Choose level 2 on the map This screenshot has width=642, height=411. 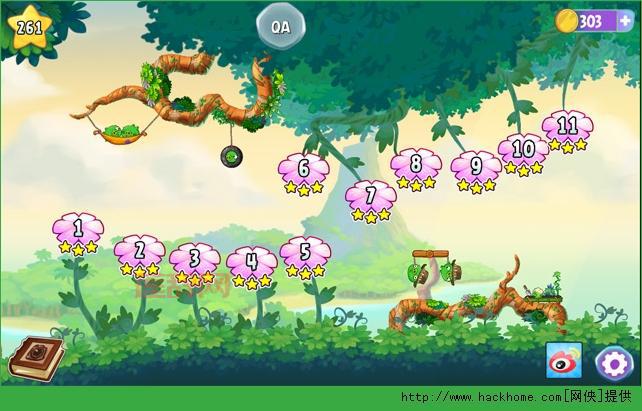[x=140, y=252]
